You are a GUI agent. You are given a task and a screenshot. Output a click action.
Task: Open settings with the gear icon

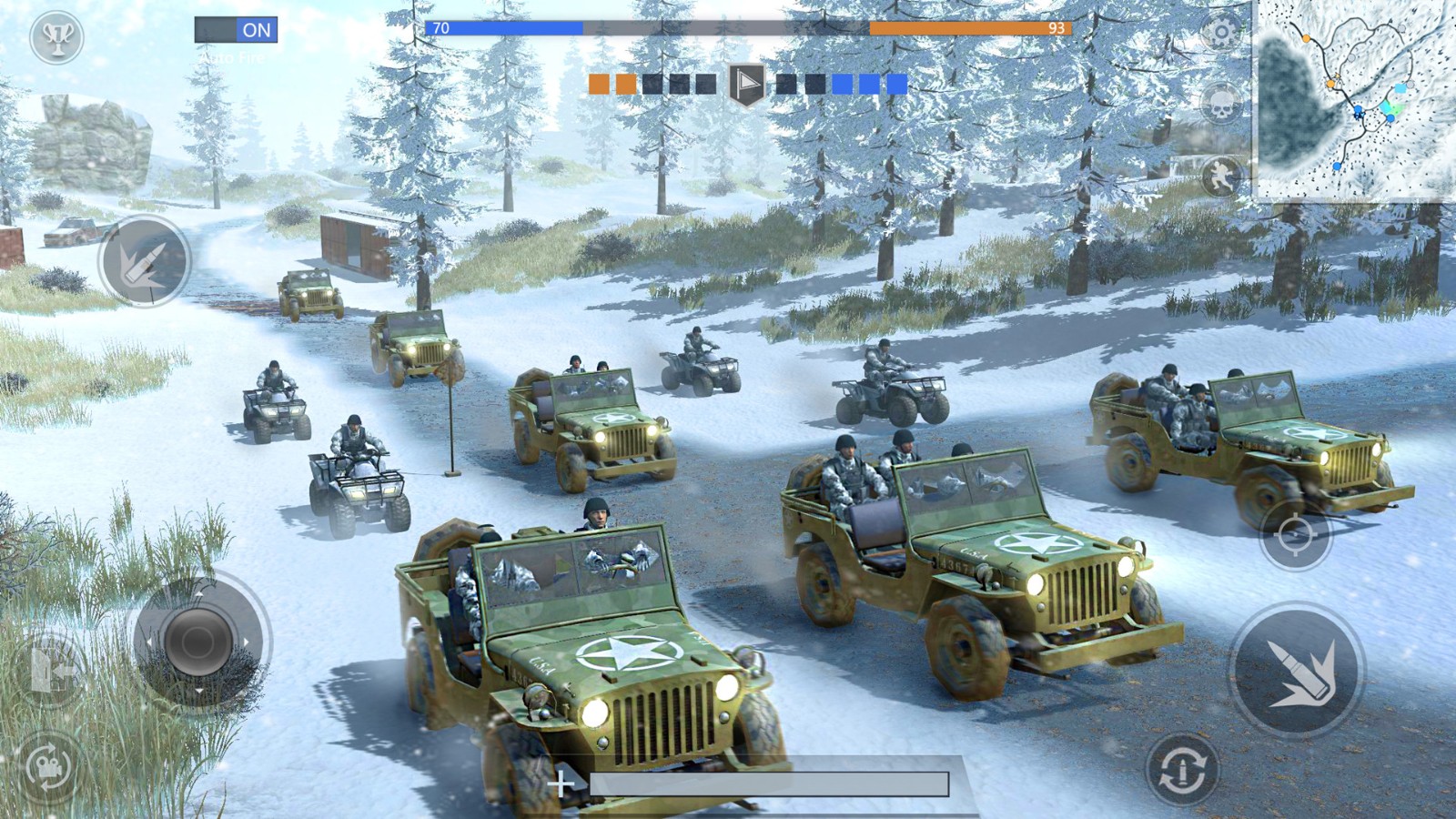(x=1221, y=34)
